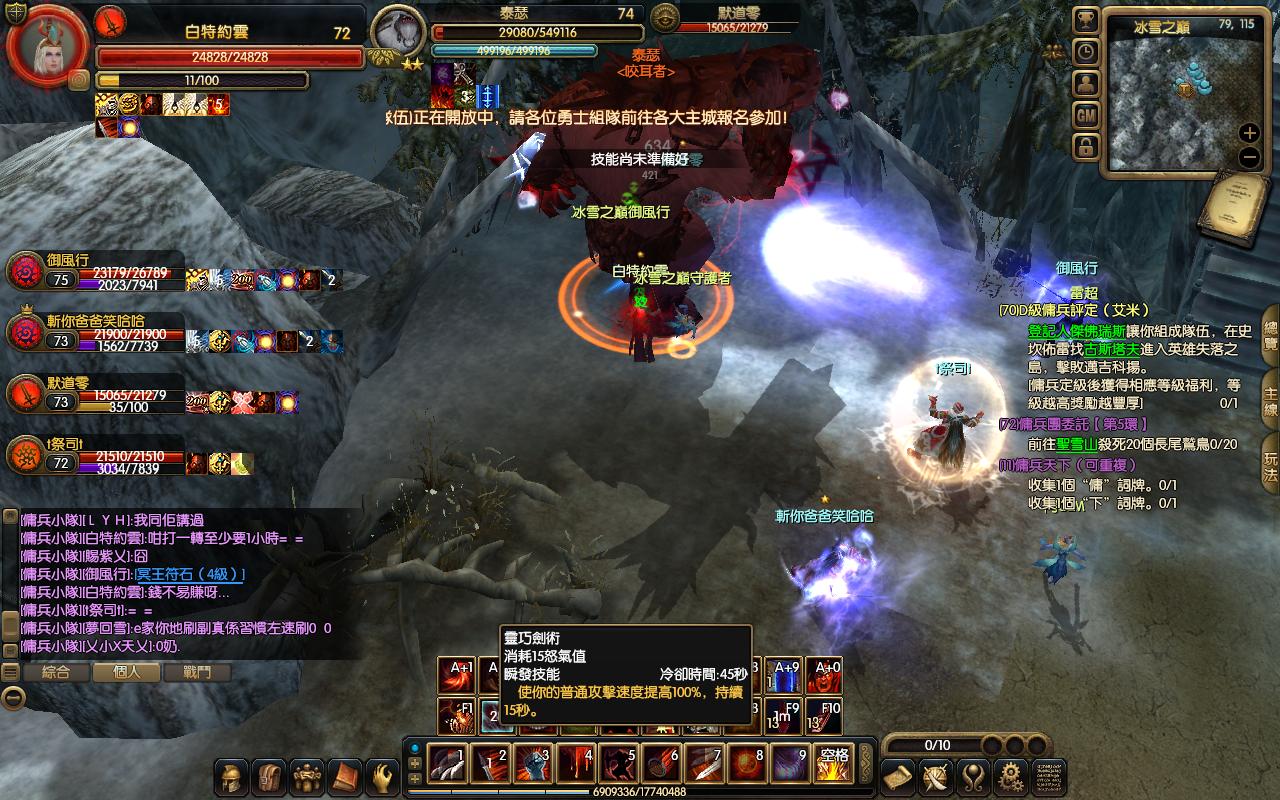
Task: Zoom out the minimap with the minus button
Action: point(1249,157)
